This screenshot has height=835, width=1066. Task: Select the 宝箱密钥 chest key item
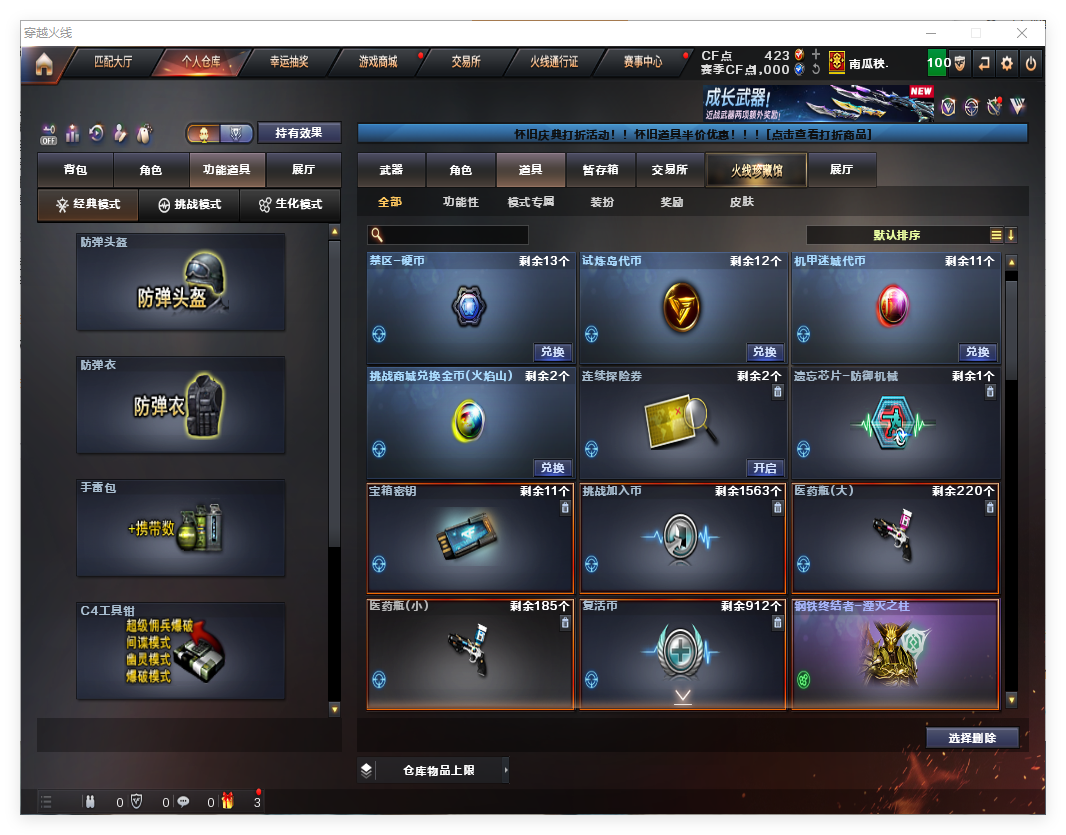470,538
